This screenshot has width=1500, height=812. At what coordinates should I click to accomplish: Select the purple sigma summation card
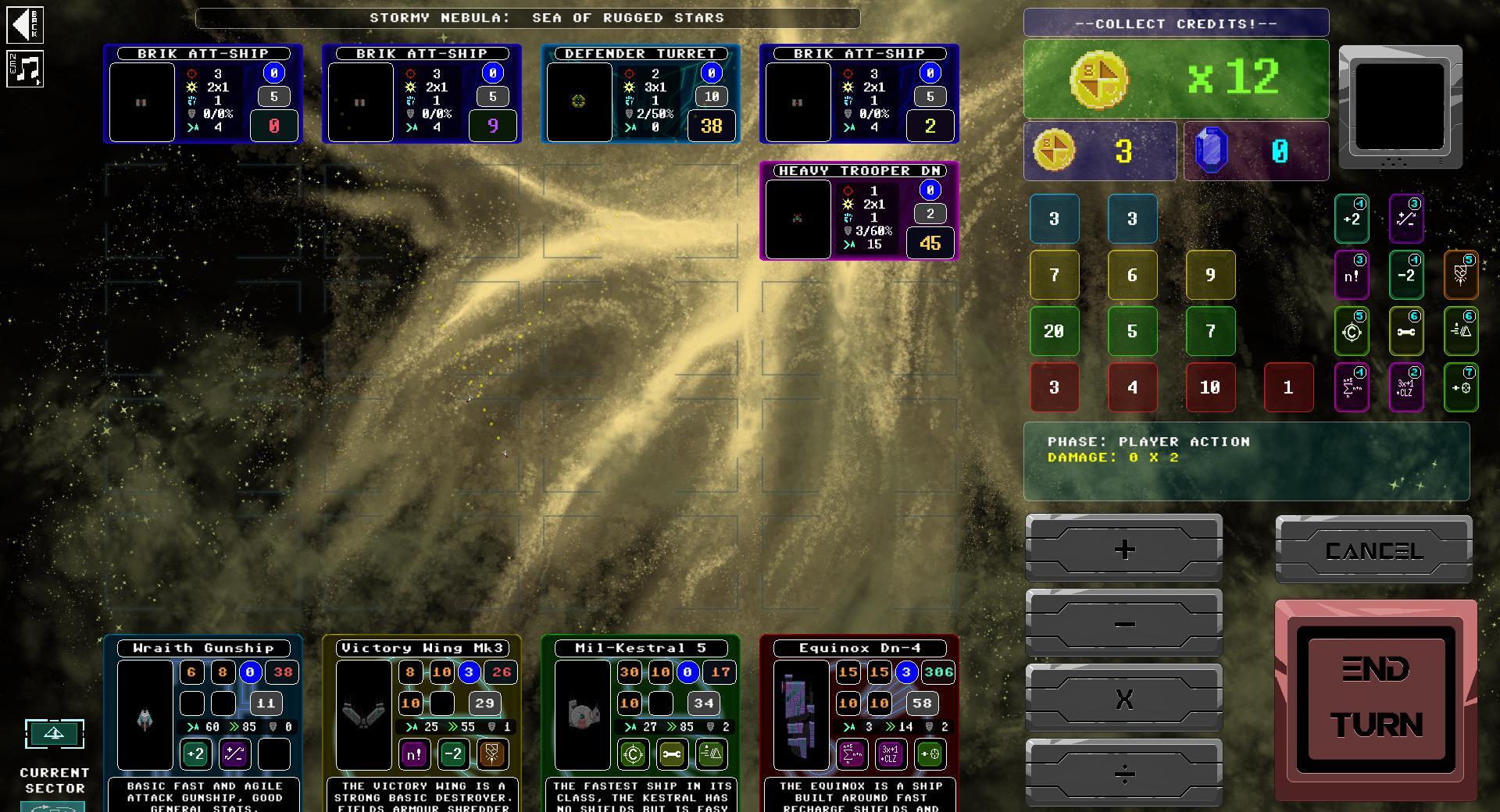pyautogui.click(x=1352, y=387)
